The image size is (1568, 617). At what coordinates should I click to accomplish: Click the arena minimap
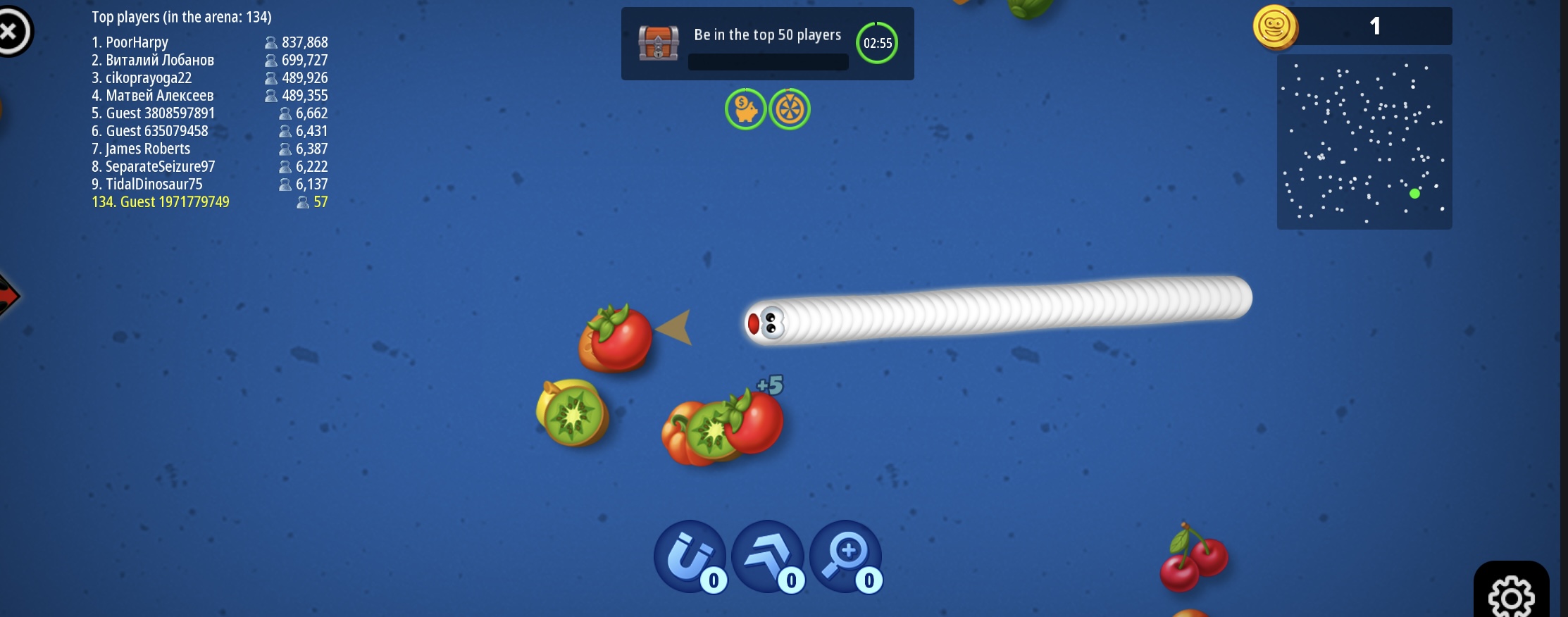[x=1364, y=142]
